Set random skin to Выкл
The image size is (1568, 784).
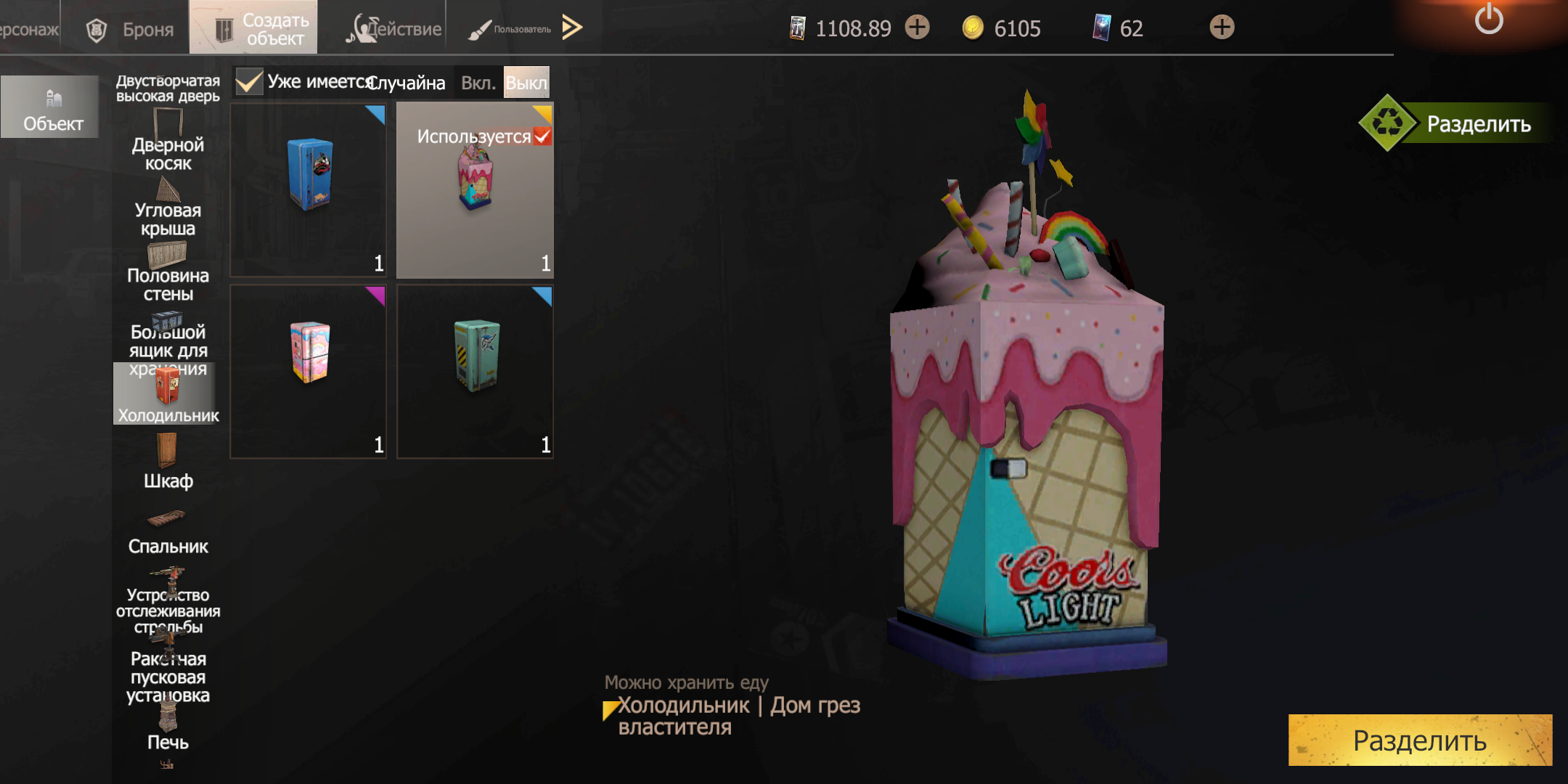526,83
